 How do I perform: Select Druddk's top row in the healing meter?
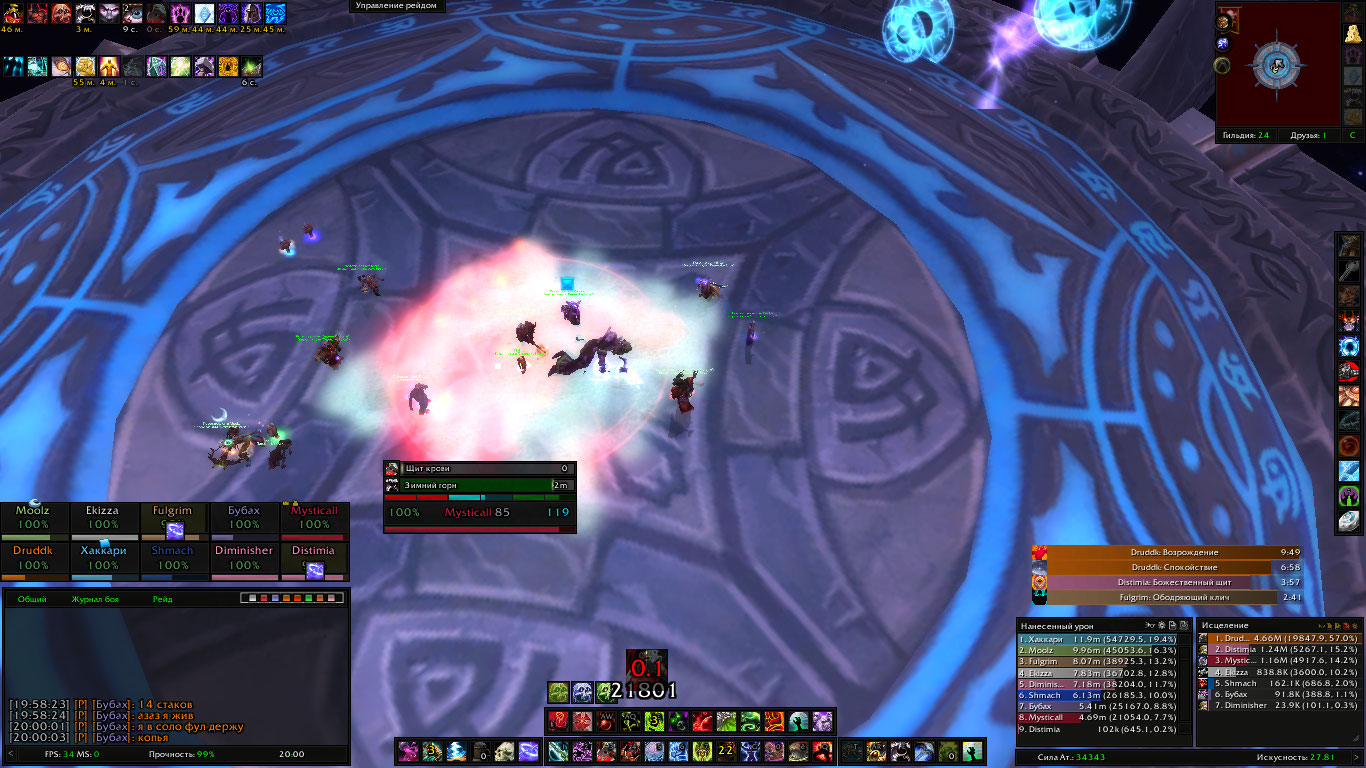click(x=1279, y=638)
